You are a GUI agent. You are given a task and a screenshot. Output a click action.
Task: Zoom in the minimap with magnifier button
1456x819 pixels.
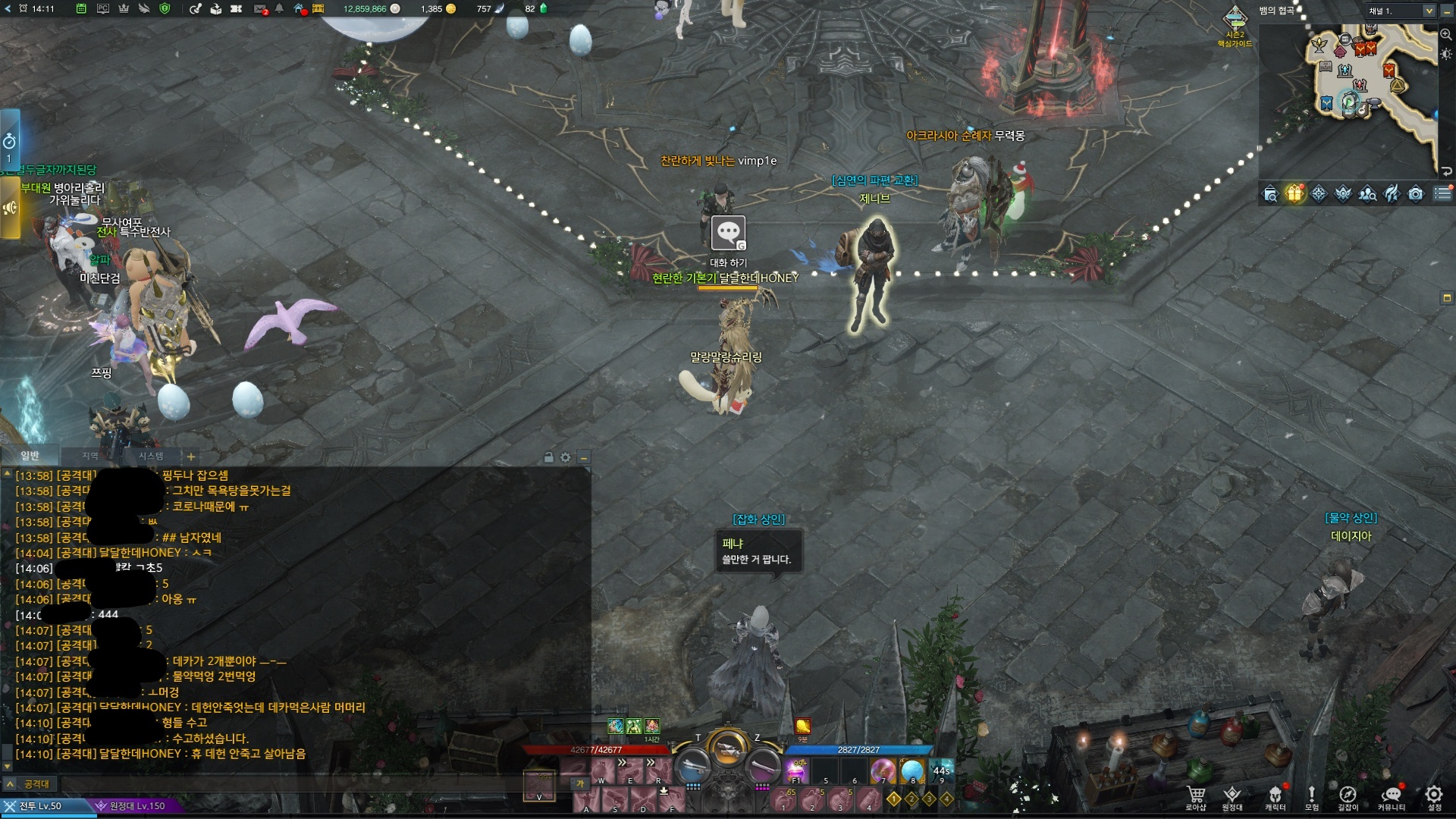1445,34
